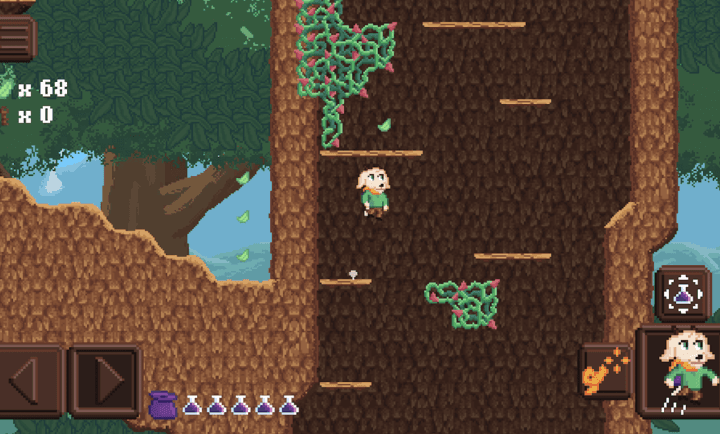
Task: Tap the move-right arrow button
Action: click(104, 380)
